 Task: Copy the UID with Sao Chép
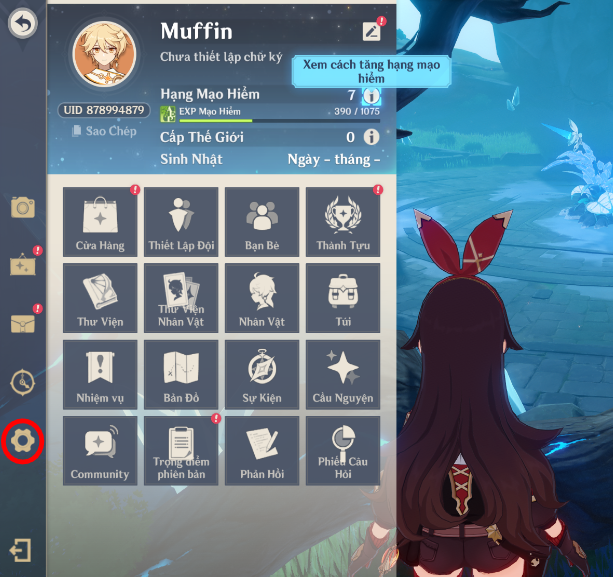pos(104,131)
